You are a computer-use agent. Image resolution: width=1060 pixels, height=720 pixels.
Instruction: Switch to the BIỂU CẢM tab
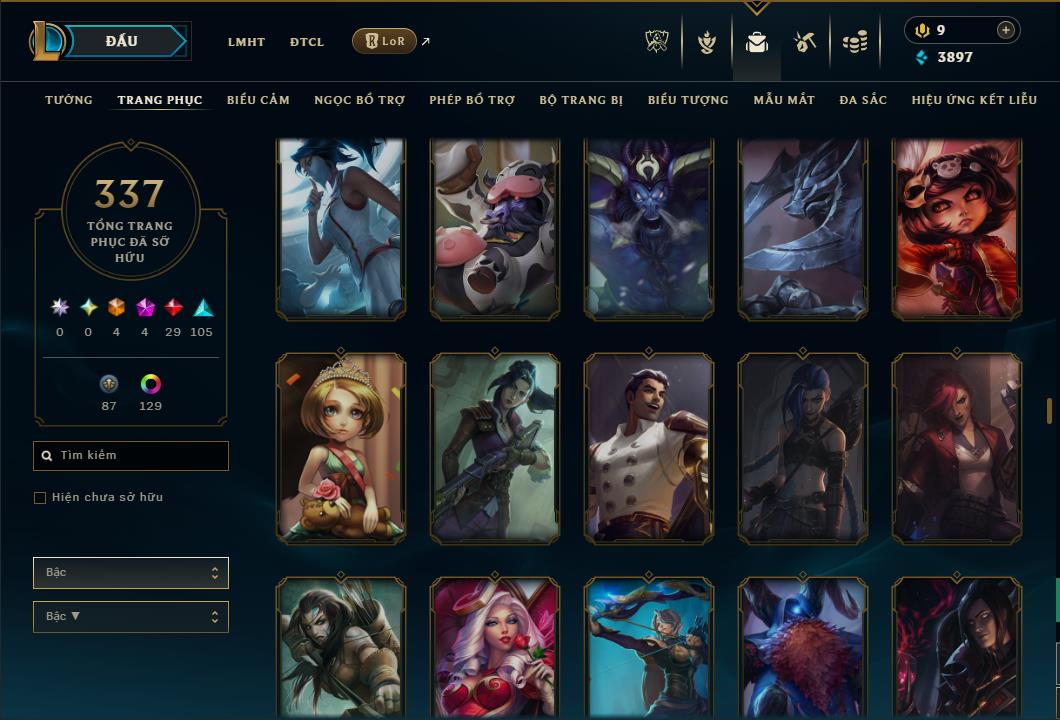(258, 100)
